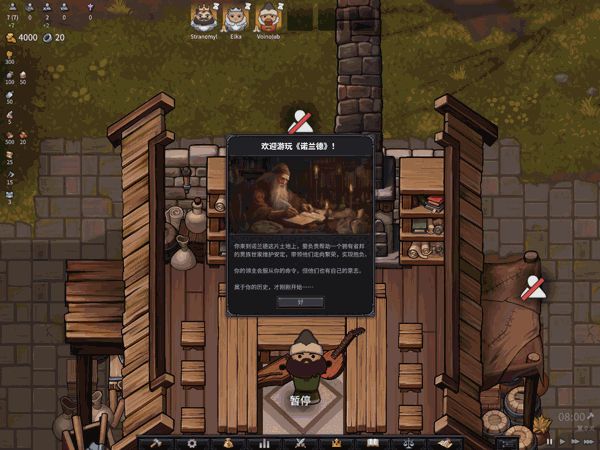Viewport: 600px width, 450px height.
Task: Set game speed to double fast-forward
Action: click(575, 441)
